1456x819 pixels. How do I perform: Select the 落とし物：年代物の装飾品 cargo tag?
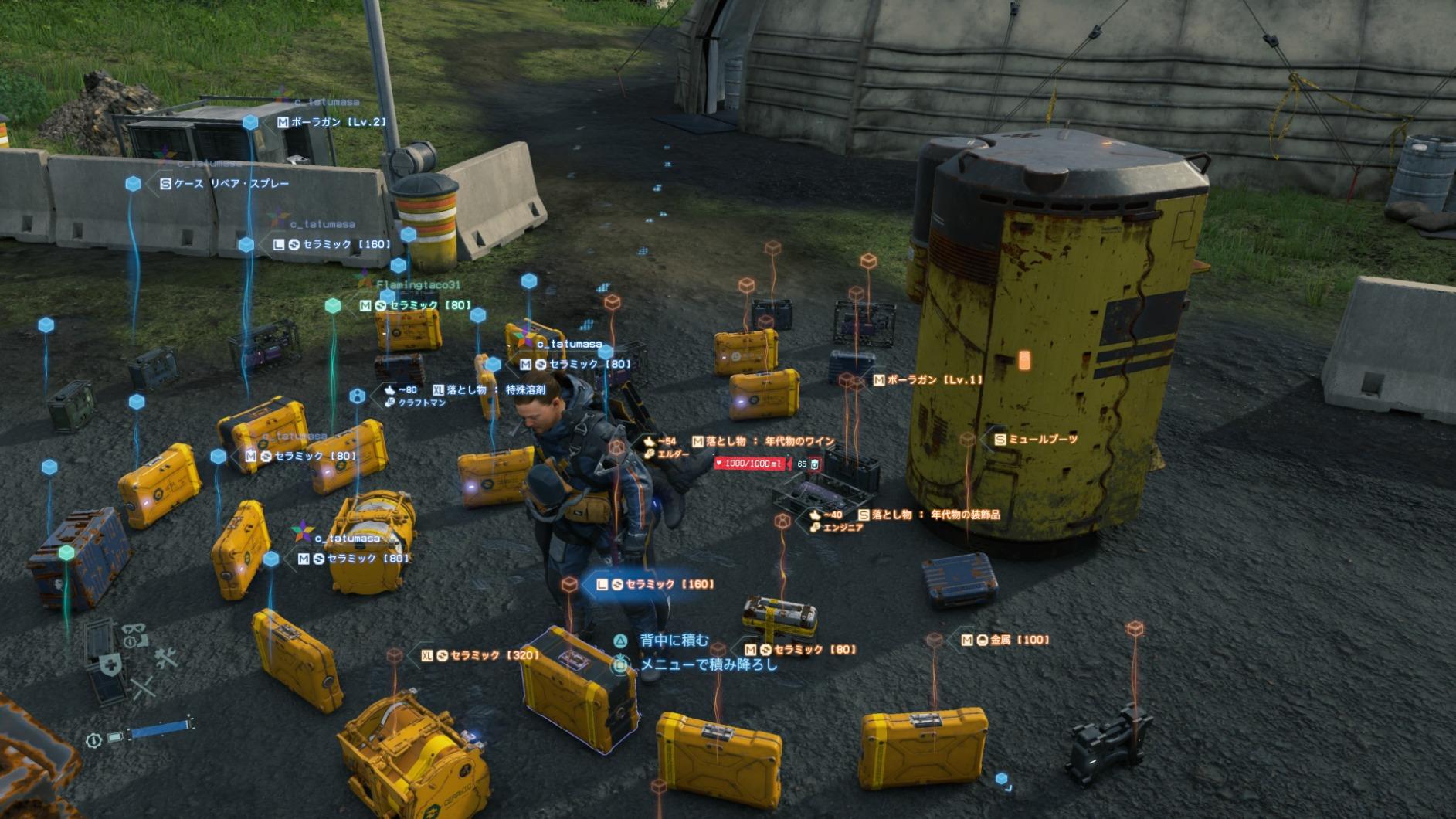click(x=928, y=515)
